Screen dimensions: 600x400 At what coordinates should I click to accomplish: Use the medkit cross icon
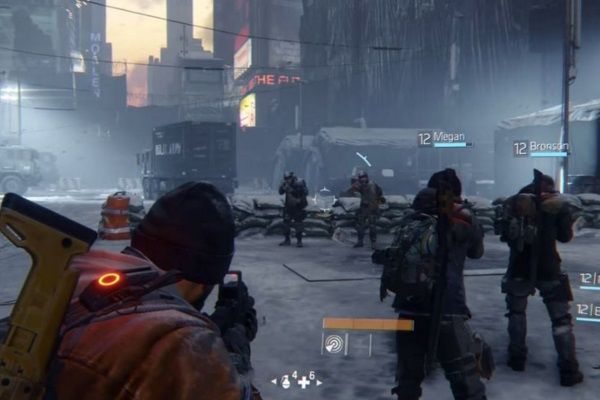(x=303, y=382)
